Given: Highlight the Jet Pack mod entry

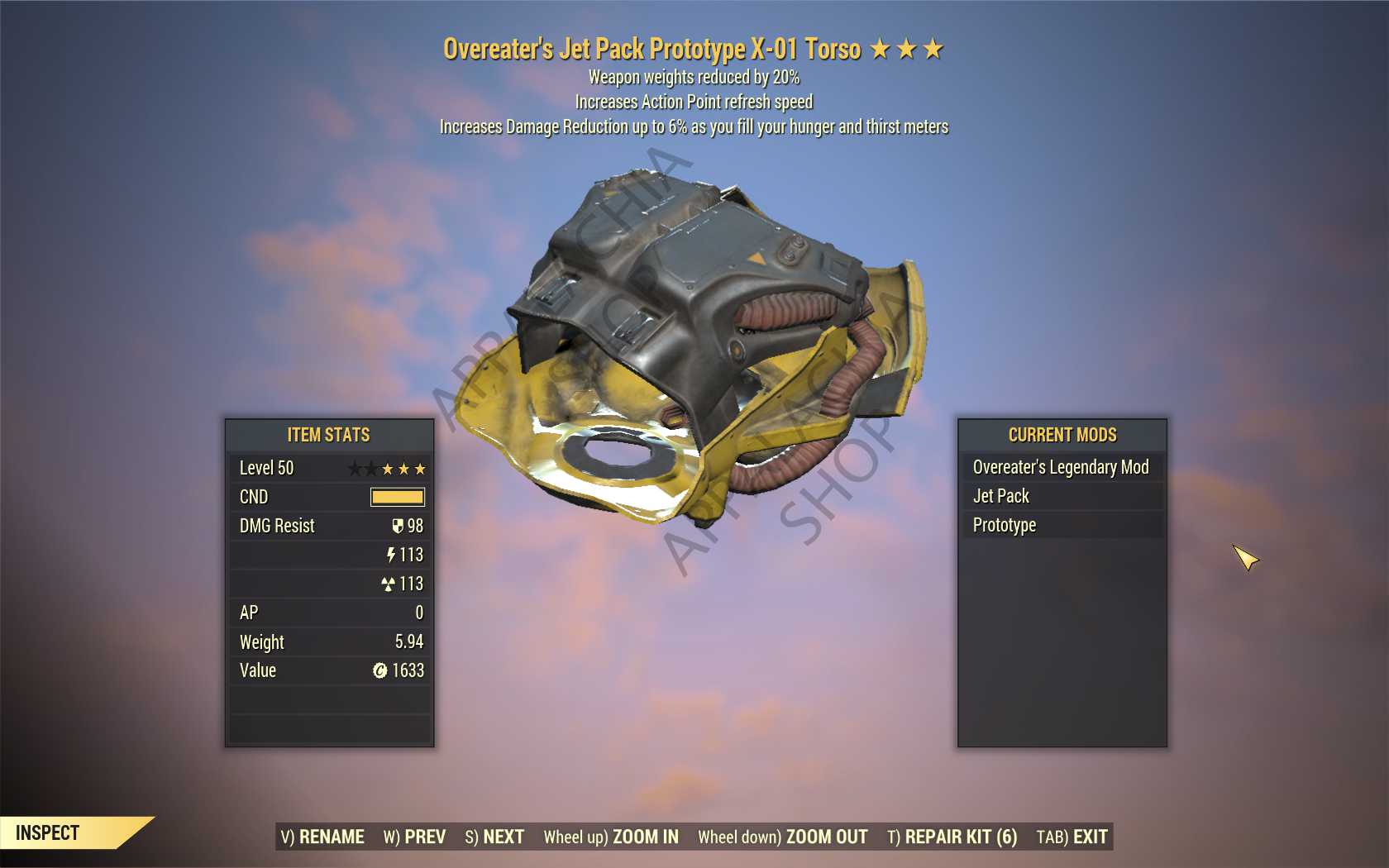Looking at the screenshot, I should (x=1061, y=496).
